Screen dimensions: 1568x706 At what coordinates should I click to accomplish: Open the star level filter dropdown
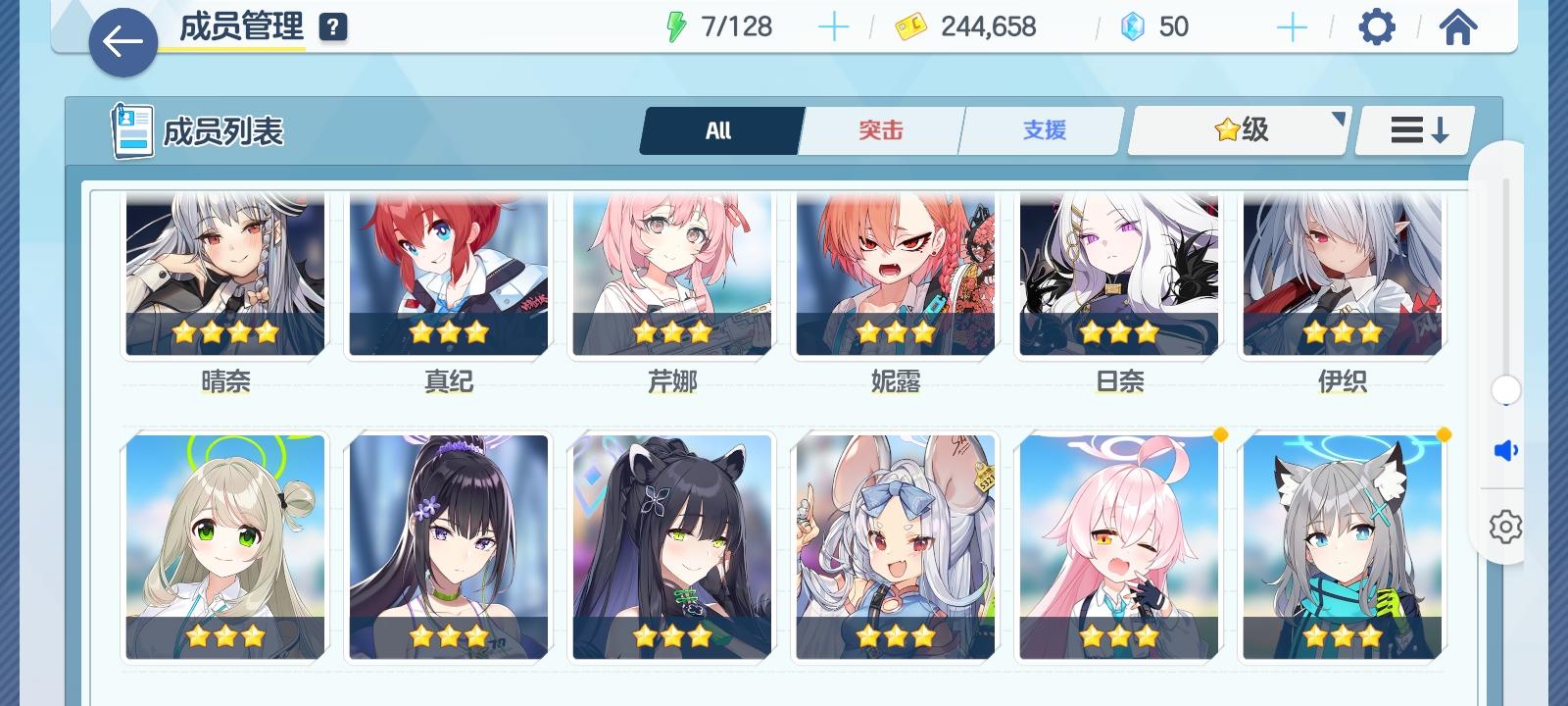point(1238,129)
